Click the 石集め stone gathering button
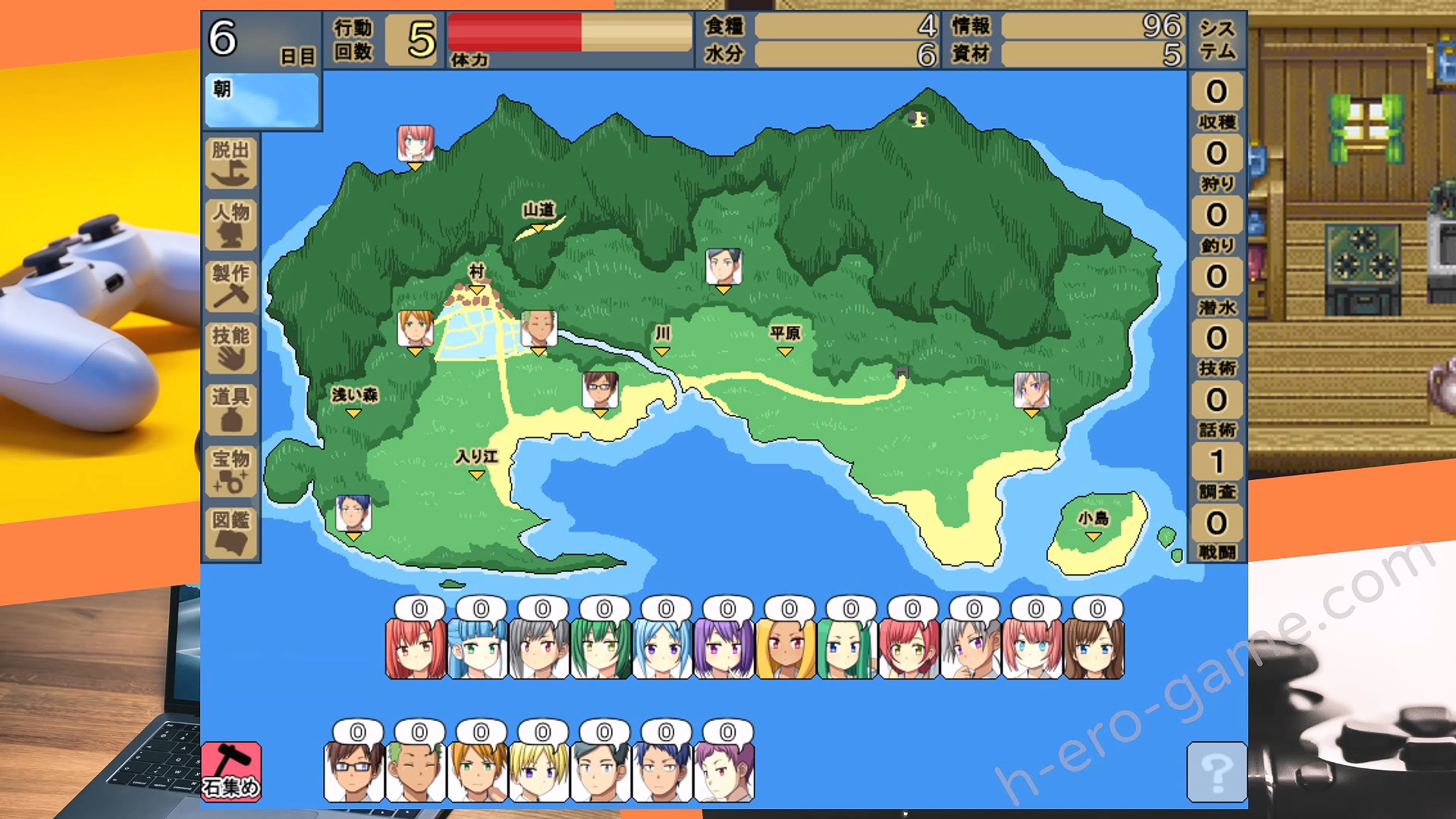The width and height of the screenshot is (1456, 819). tap(231, 771)
